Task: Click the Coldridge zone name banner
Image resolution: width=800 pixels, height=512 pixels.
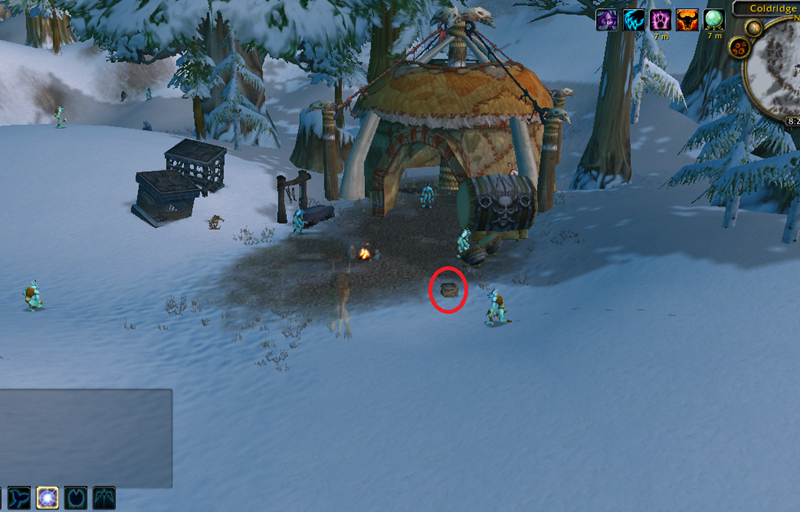Action: 768,8
